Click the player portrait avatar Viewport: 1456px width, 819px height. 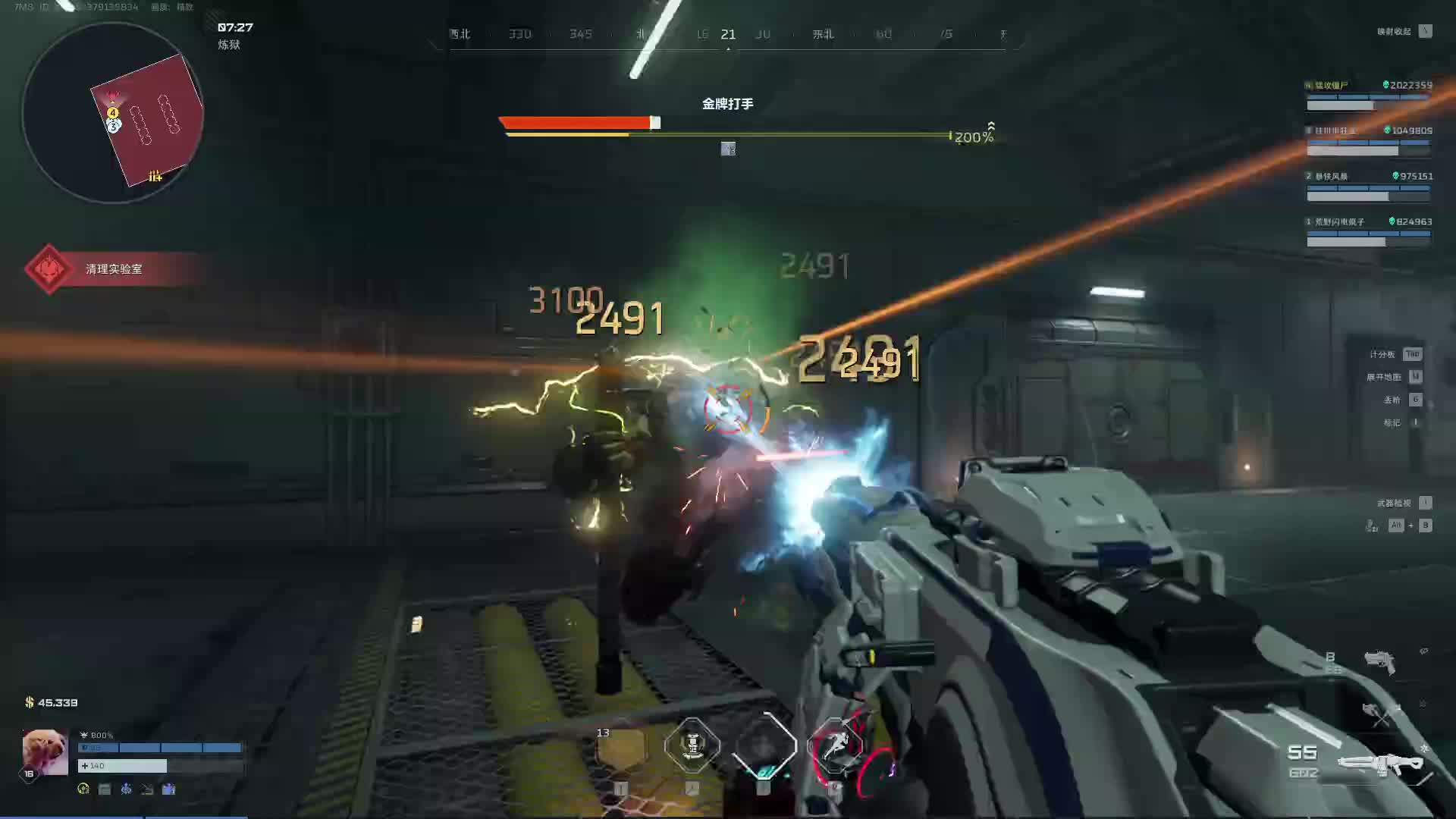[45, 752]
